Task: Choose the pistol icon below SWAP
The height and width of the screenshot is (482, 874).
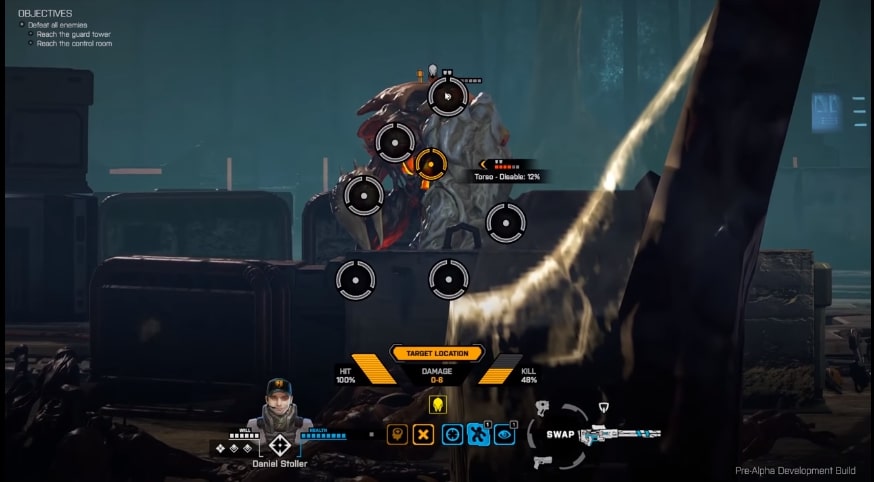Action: 544,461
